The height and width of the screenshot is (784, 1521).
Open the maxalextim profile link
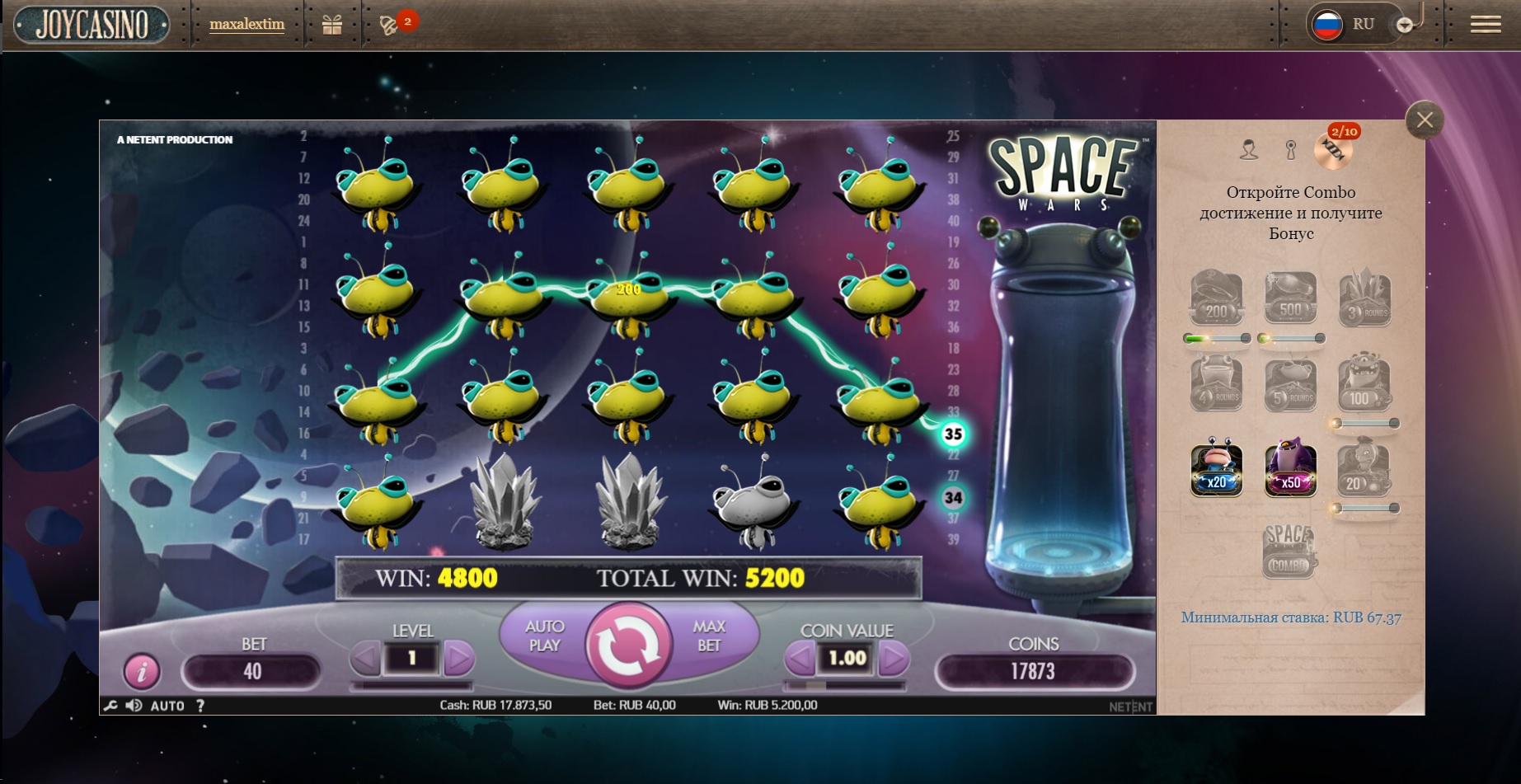coord(246,25)
